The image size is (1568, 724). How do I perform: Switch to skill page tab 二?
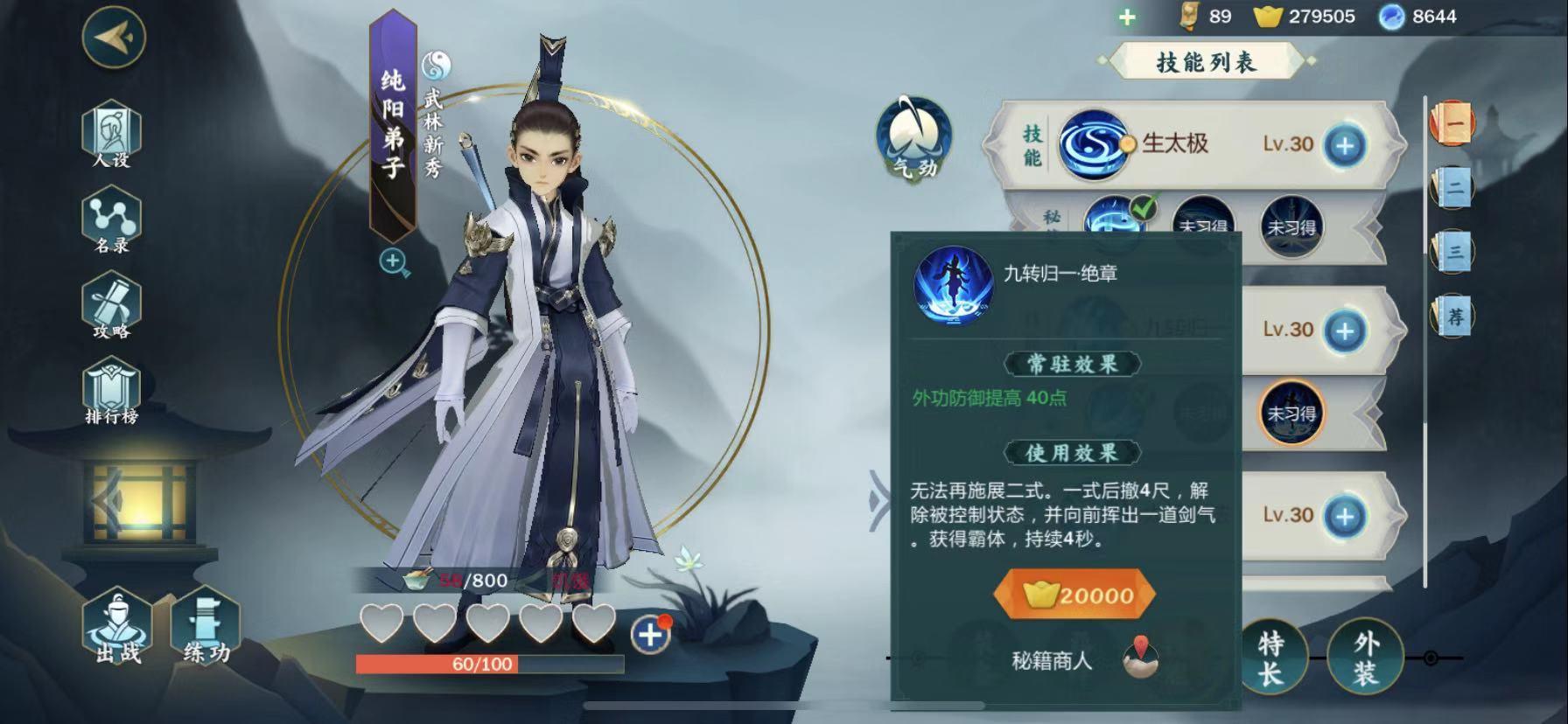1452,187
